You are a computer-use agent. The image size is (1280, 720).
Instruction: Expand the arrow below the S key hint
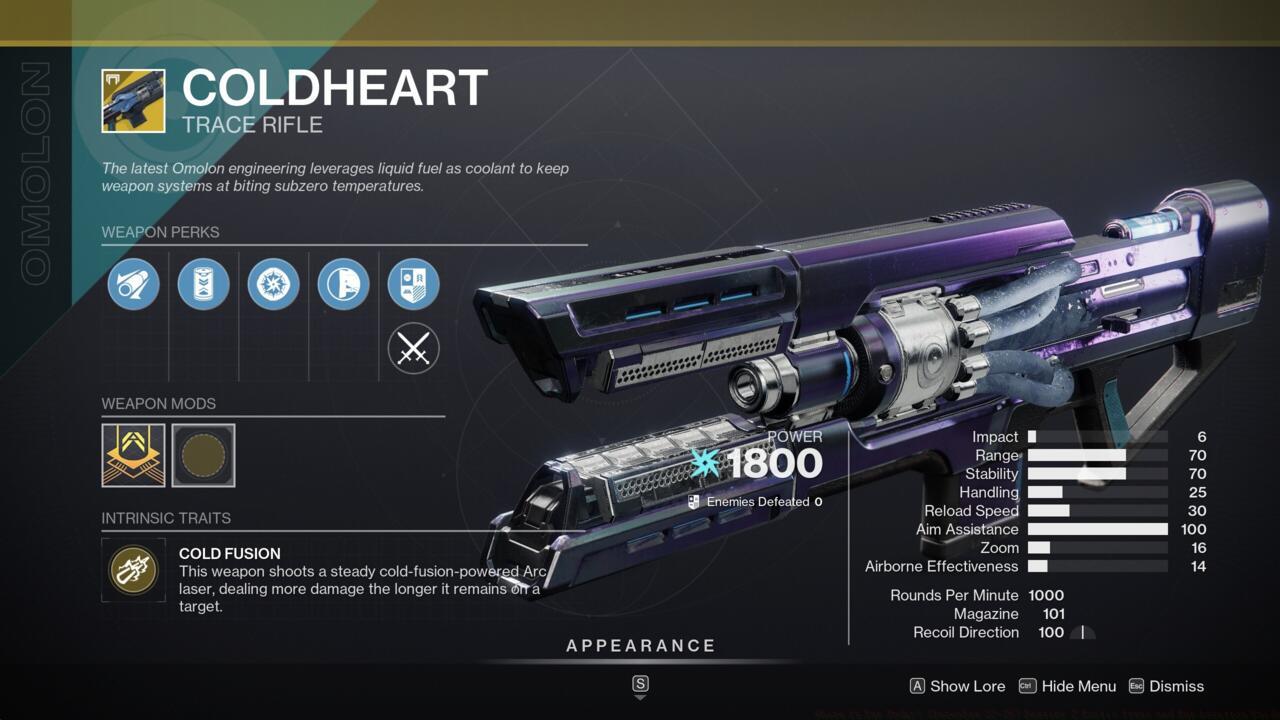point(639,700)
